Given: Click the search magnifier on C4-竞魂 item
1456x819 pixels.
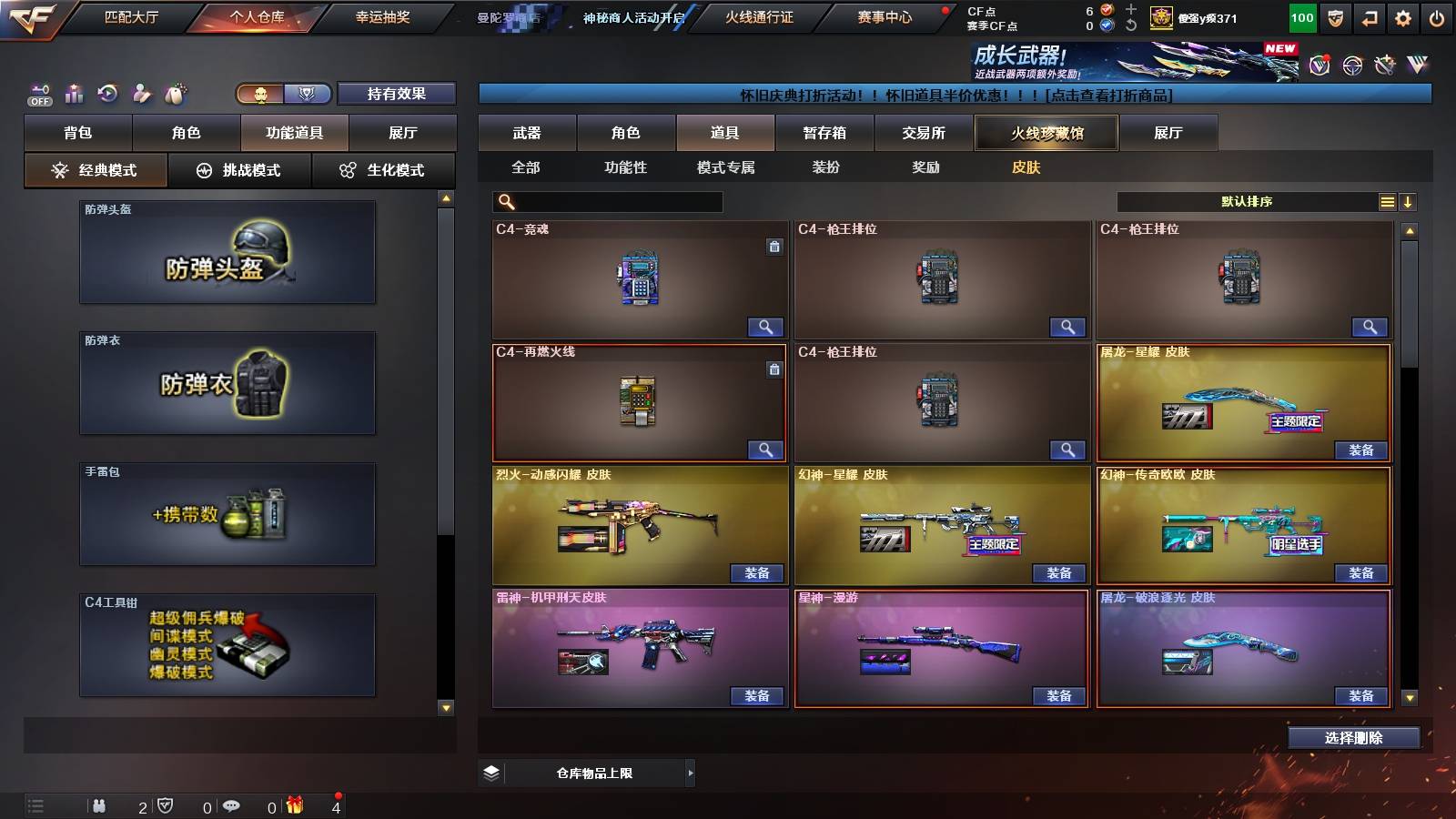Looking at the screenshot, I should tap(767, 327).
